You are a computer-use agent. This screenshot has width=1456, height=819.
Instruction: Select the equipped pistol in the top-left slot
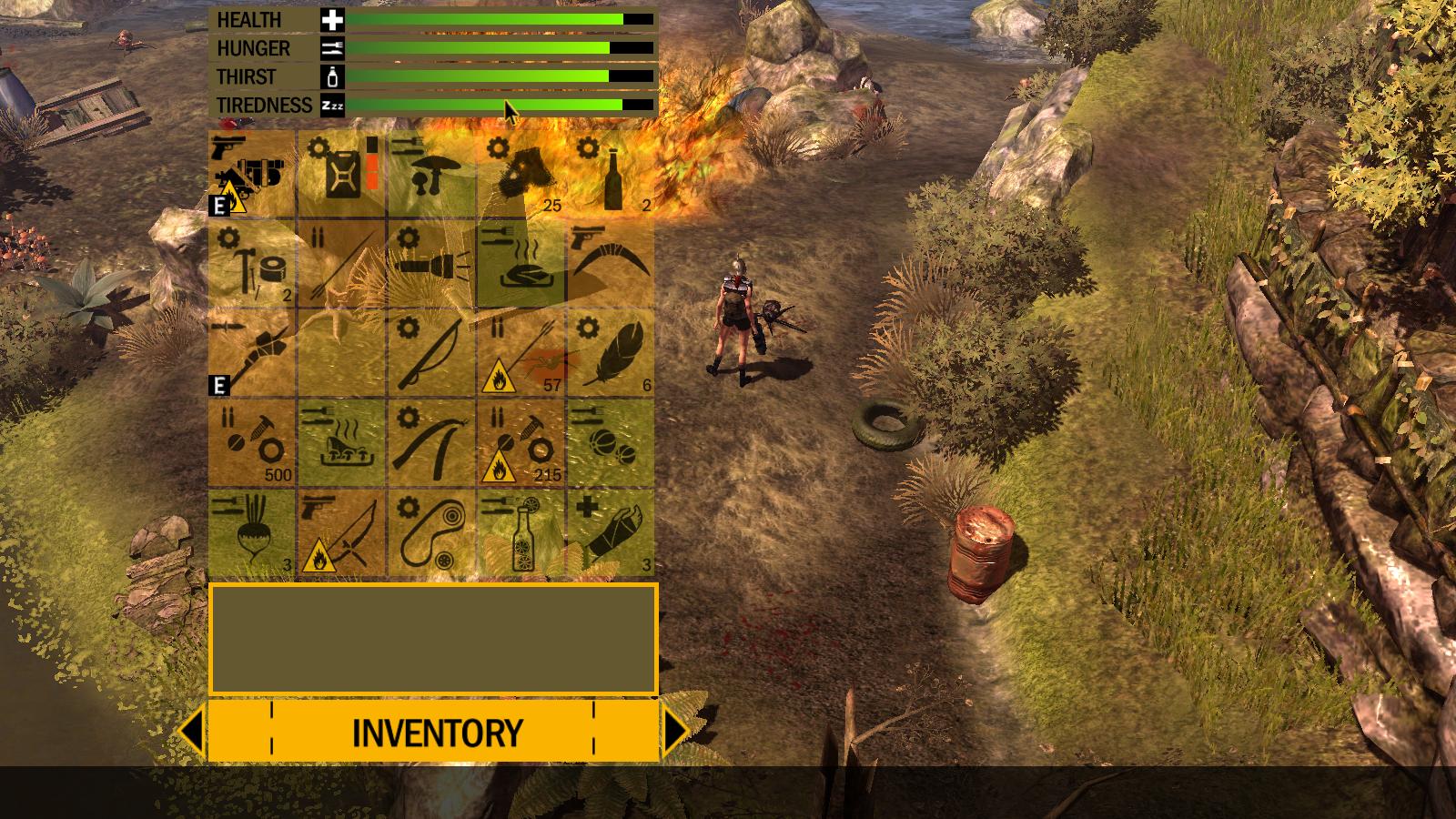253,173
